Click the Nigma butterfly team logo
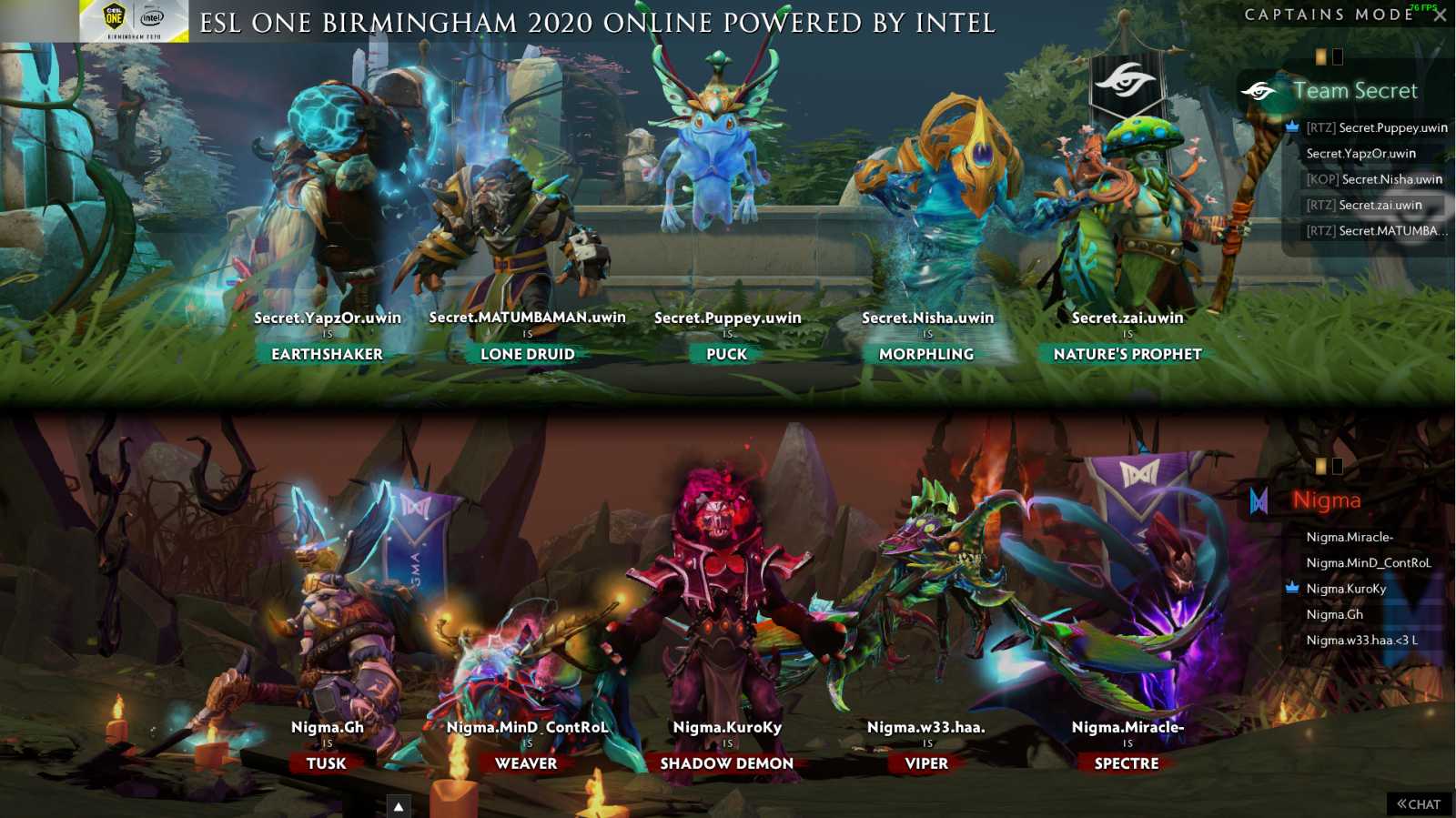Viewport: 1456px width, 818px height. [x=1259, y=500]
